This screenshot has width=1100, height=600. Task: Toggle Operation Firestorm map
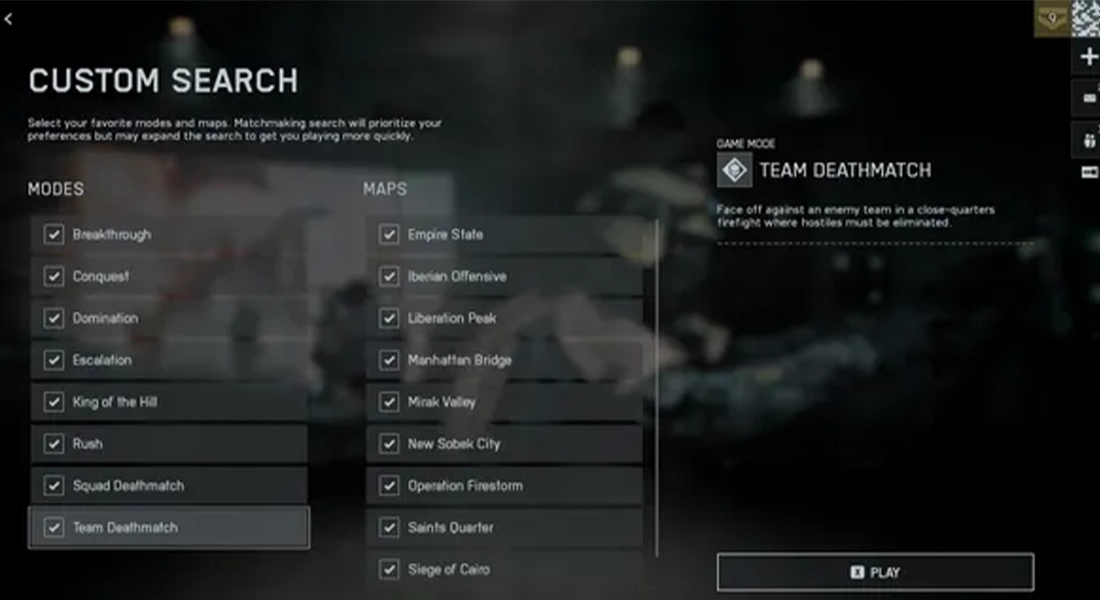coord(389,486)
